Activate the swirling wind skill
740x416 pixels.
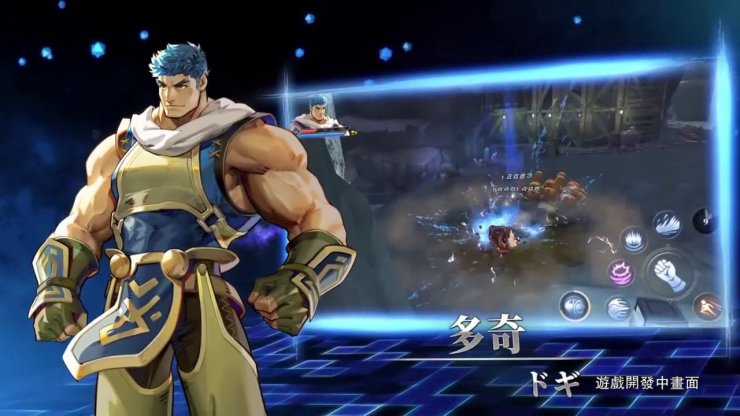pyautogui.click(x=619, y=309)
